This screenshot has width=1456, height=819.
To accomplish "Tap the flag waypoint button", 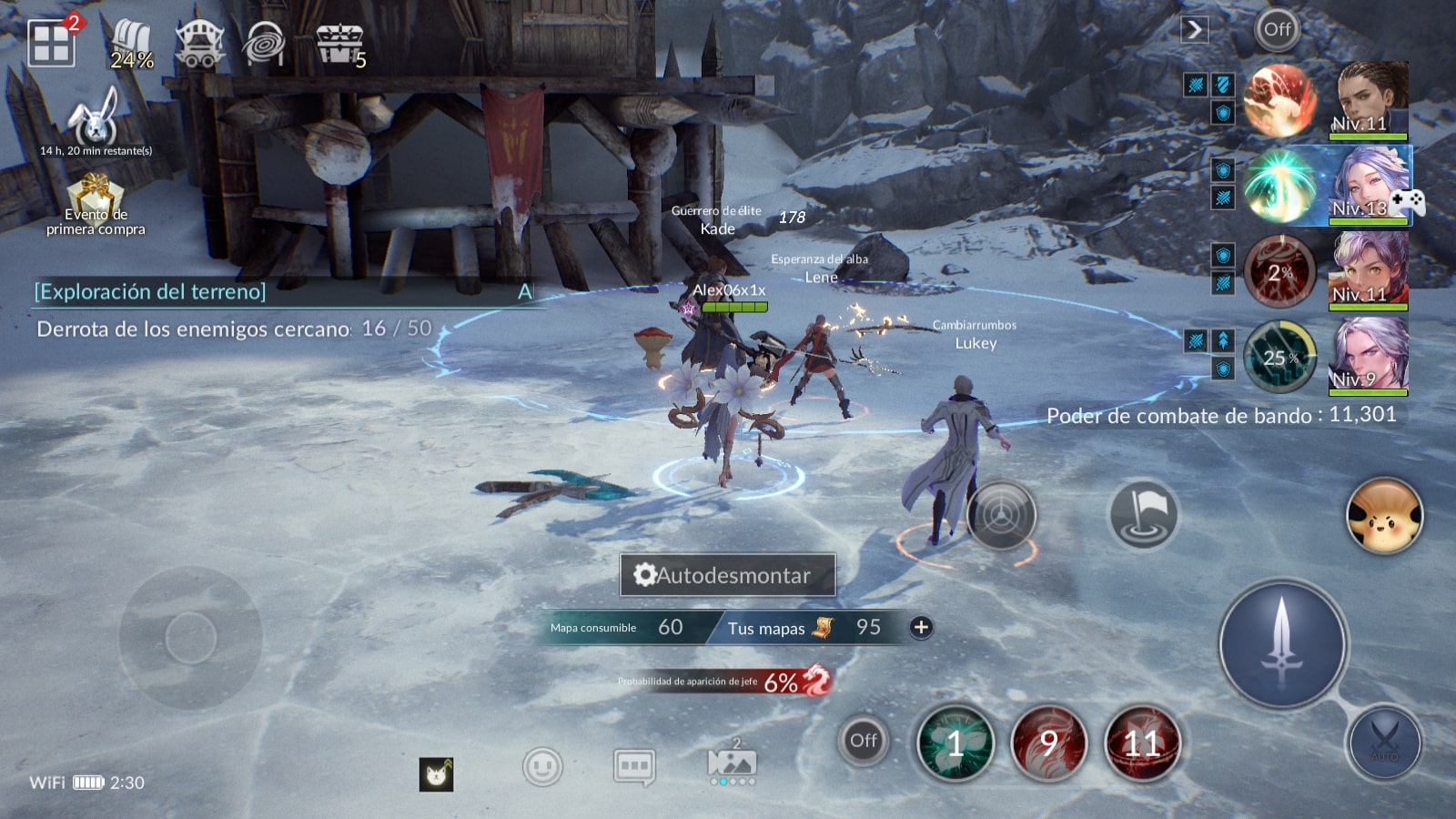I will [1143, 515].
